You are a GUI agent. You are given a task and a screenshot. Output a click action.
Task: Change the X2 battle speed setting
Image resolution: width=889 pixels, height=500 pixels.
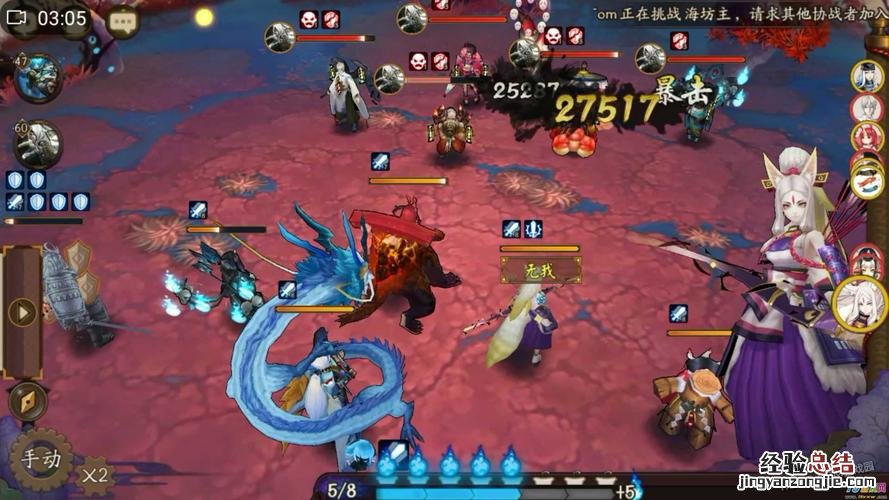click(x=96, y=473)
